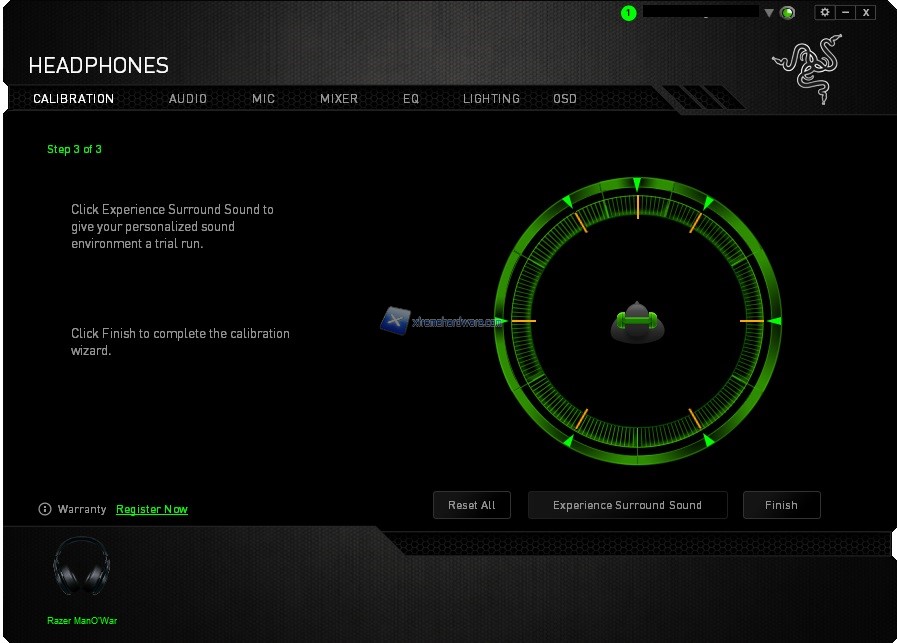Start Experience Surround Sound trial

click(627, 505)
